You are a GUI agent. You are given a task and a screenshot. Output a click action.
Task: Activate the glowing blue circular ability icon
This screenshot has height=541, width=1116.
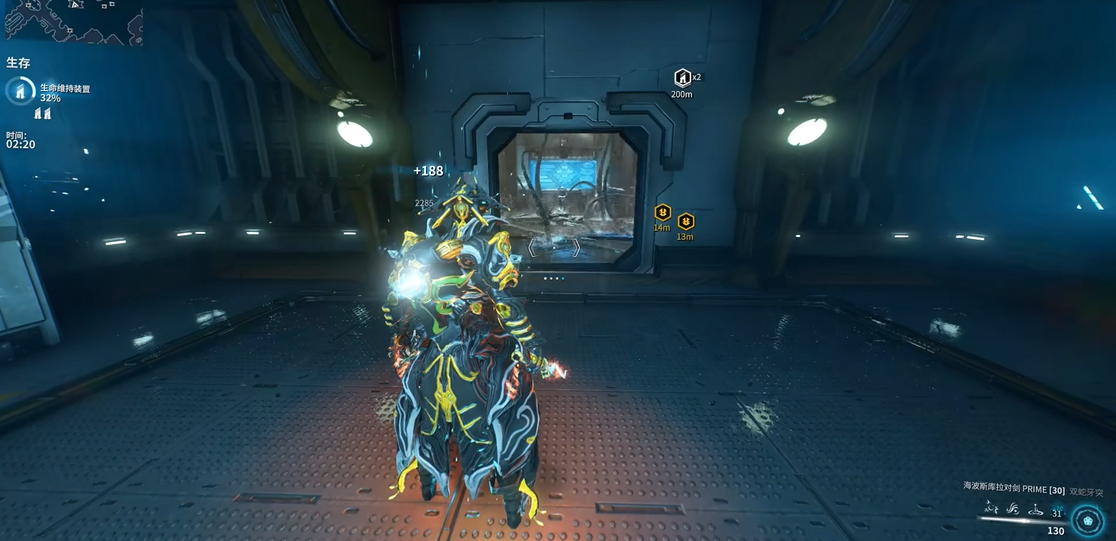1087,520
